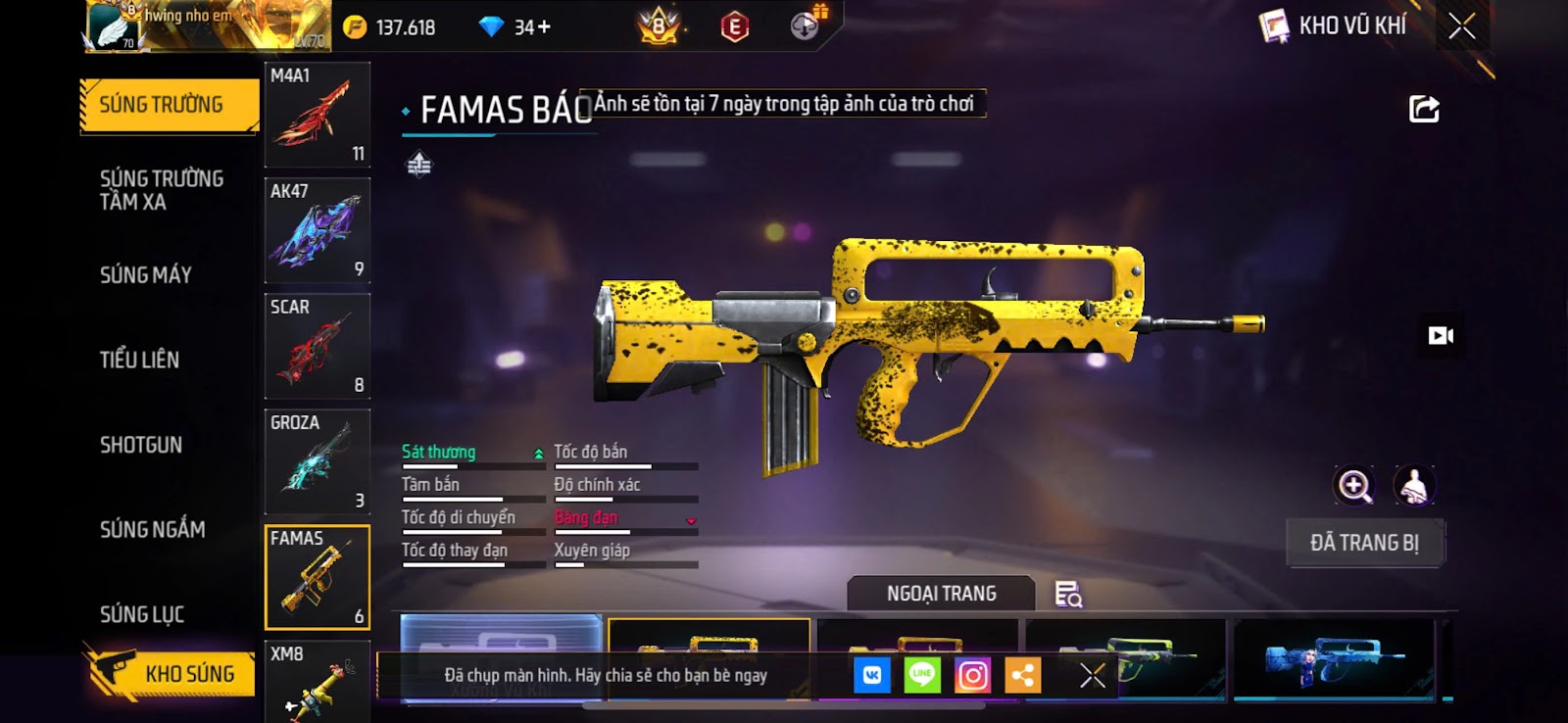Select the M4A1 weapon tile

[x=317, y=115]
